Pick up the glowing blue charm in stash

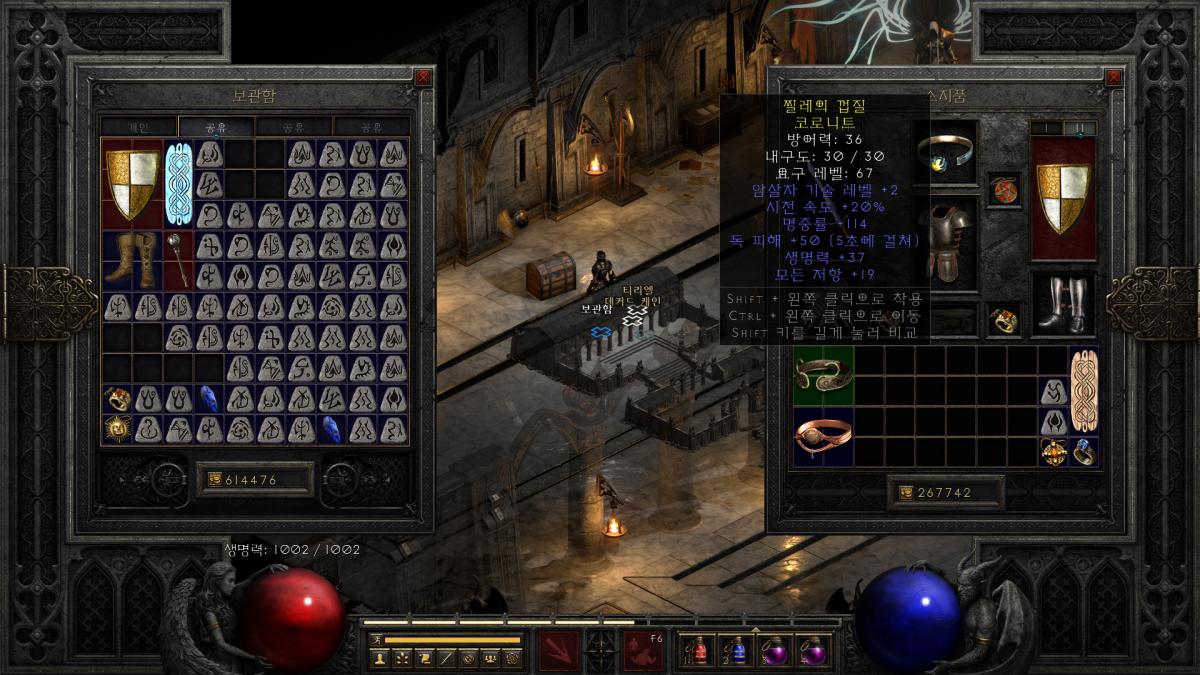tap(178, 184)
